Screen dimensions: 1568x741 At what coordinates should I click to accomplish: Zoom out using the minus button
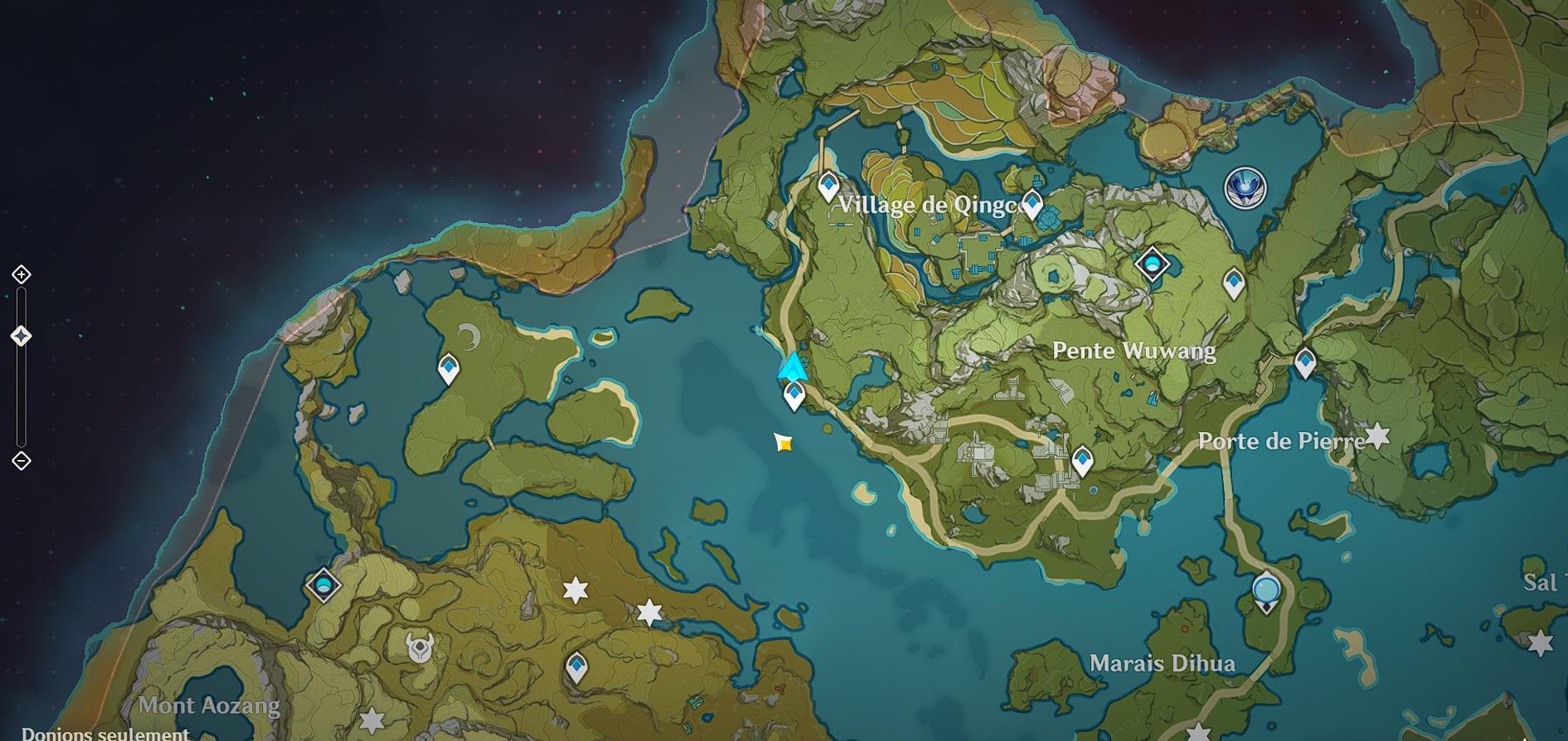coord(22,462)
